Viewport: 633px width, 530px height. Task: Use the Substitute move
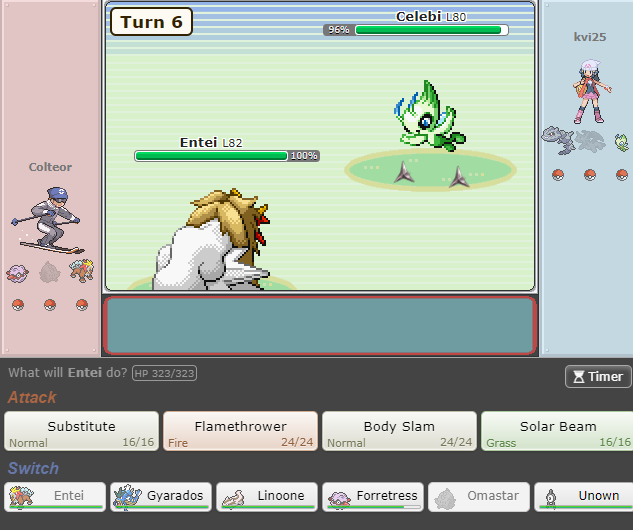click(x=81, y=431)
